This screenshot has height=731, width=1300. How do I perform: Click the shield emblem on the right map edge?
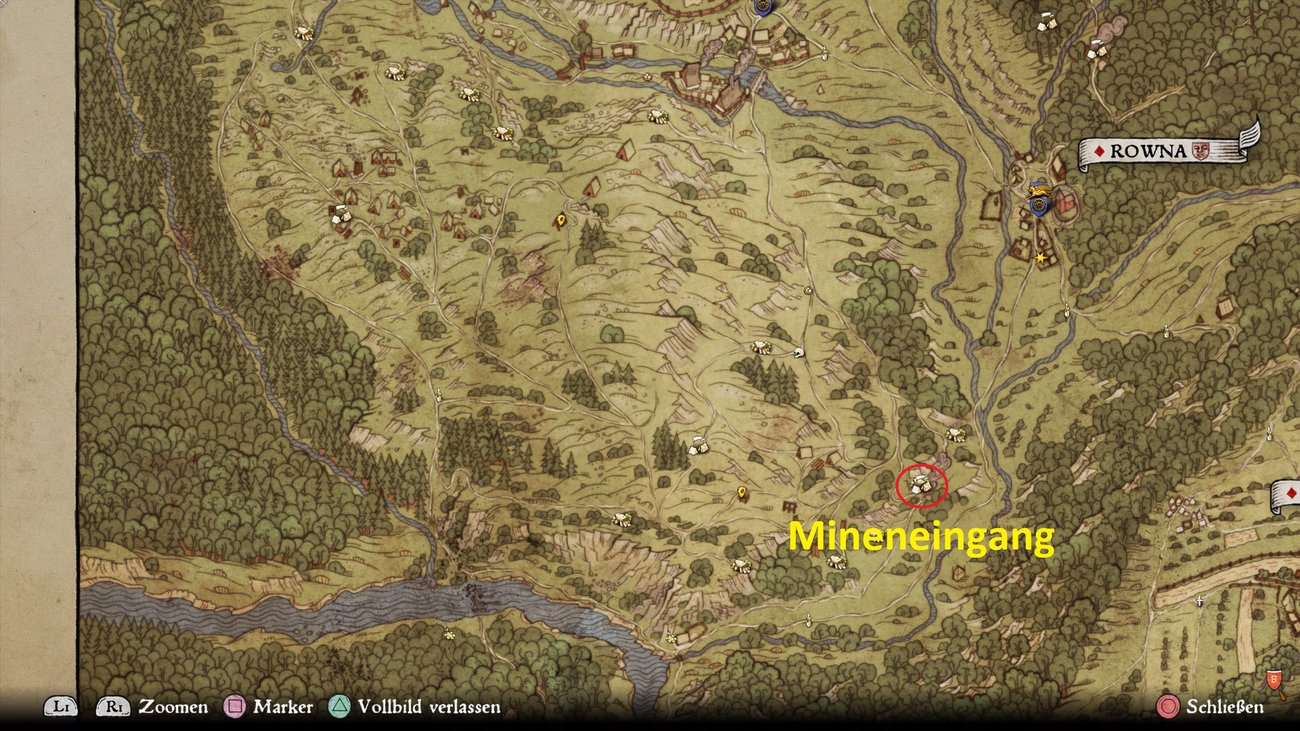click(1274, 680)
